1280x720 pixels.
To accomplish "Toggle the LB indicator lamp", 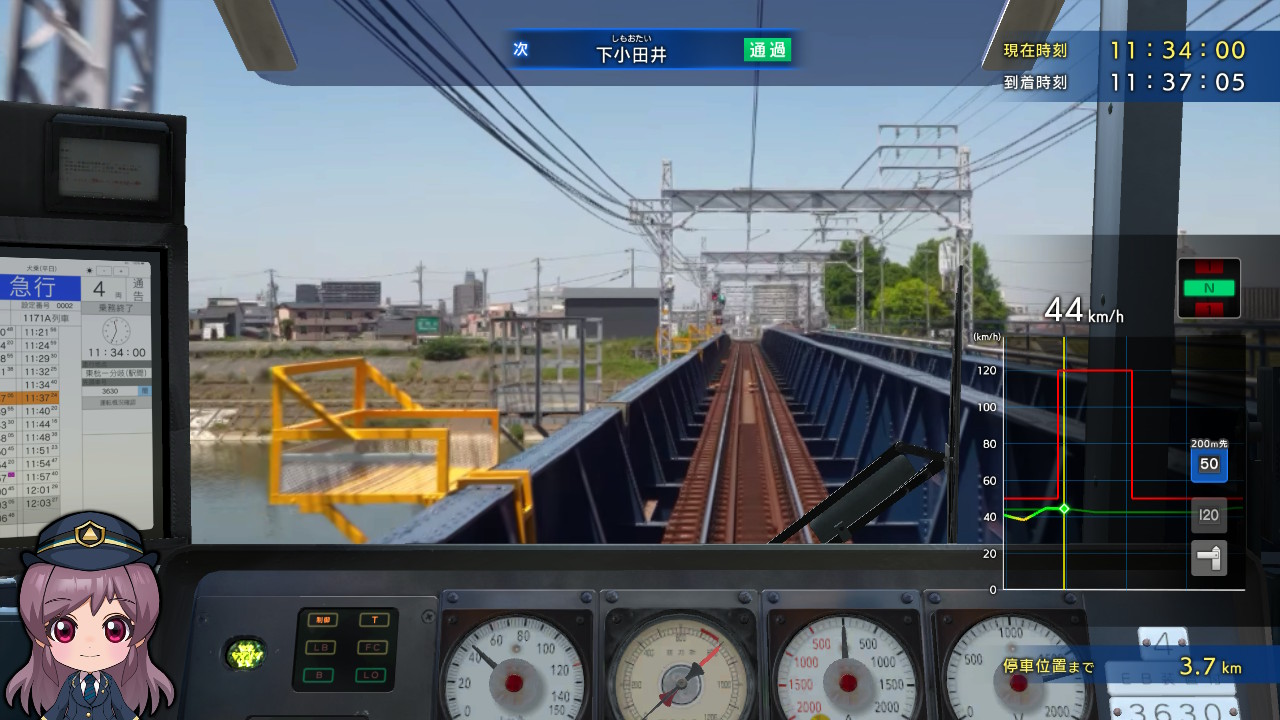I will (322, 647).
